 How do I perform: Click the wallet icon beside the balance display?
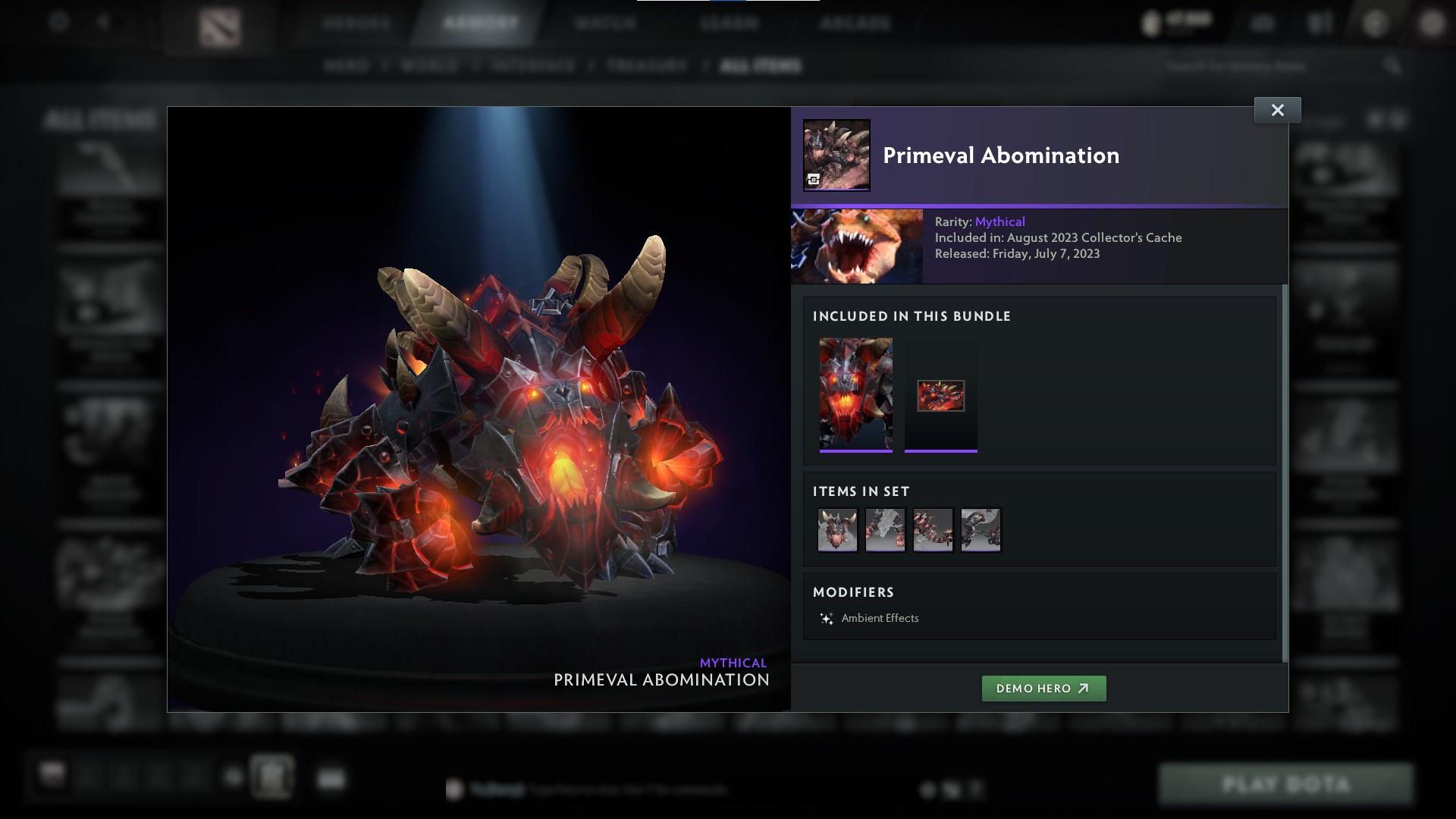tap(1150, 20)
